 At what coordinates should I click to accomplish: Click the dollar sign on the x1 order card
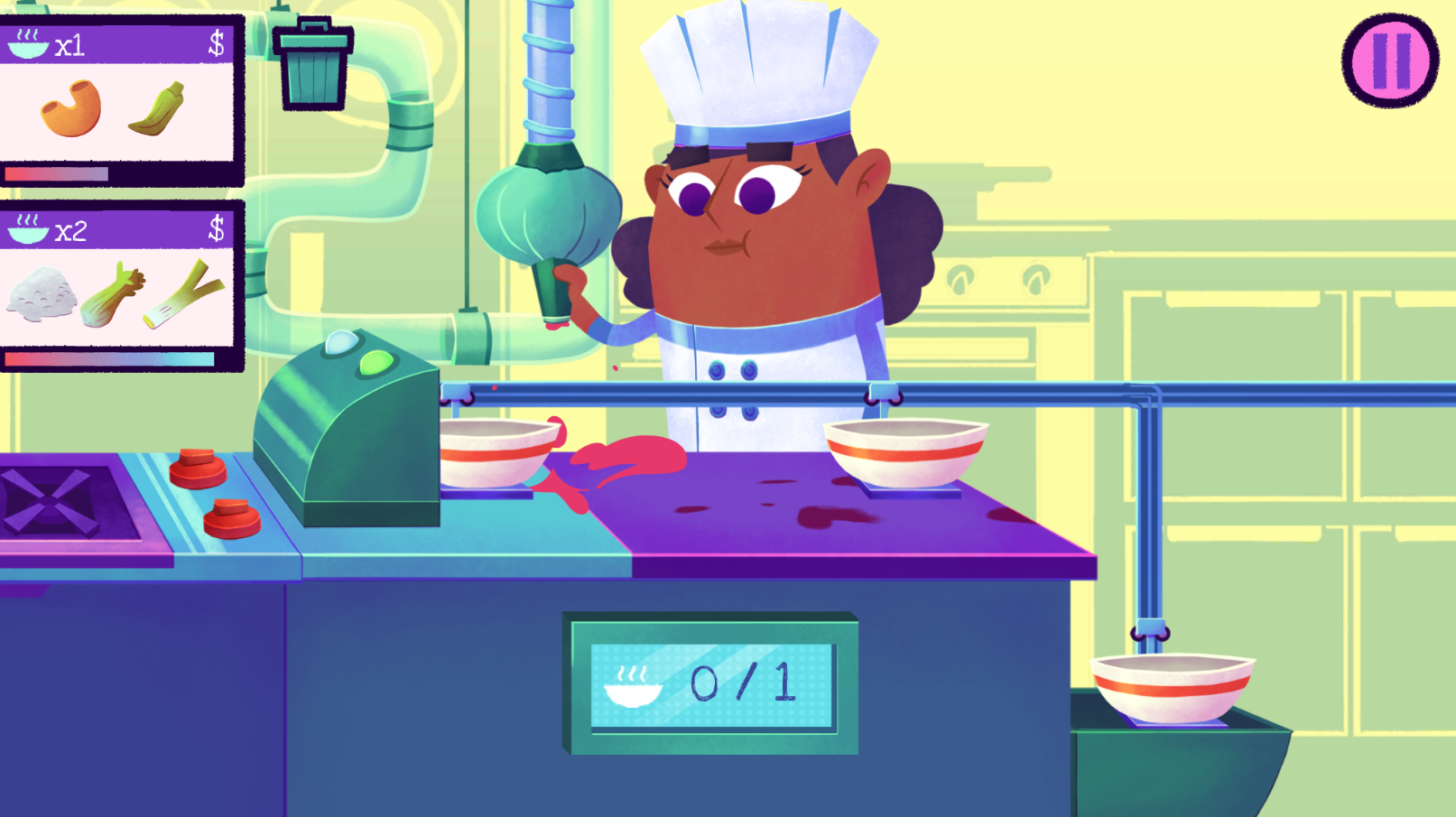pos(216,42)
